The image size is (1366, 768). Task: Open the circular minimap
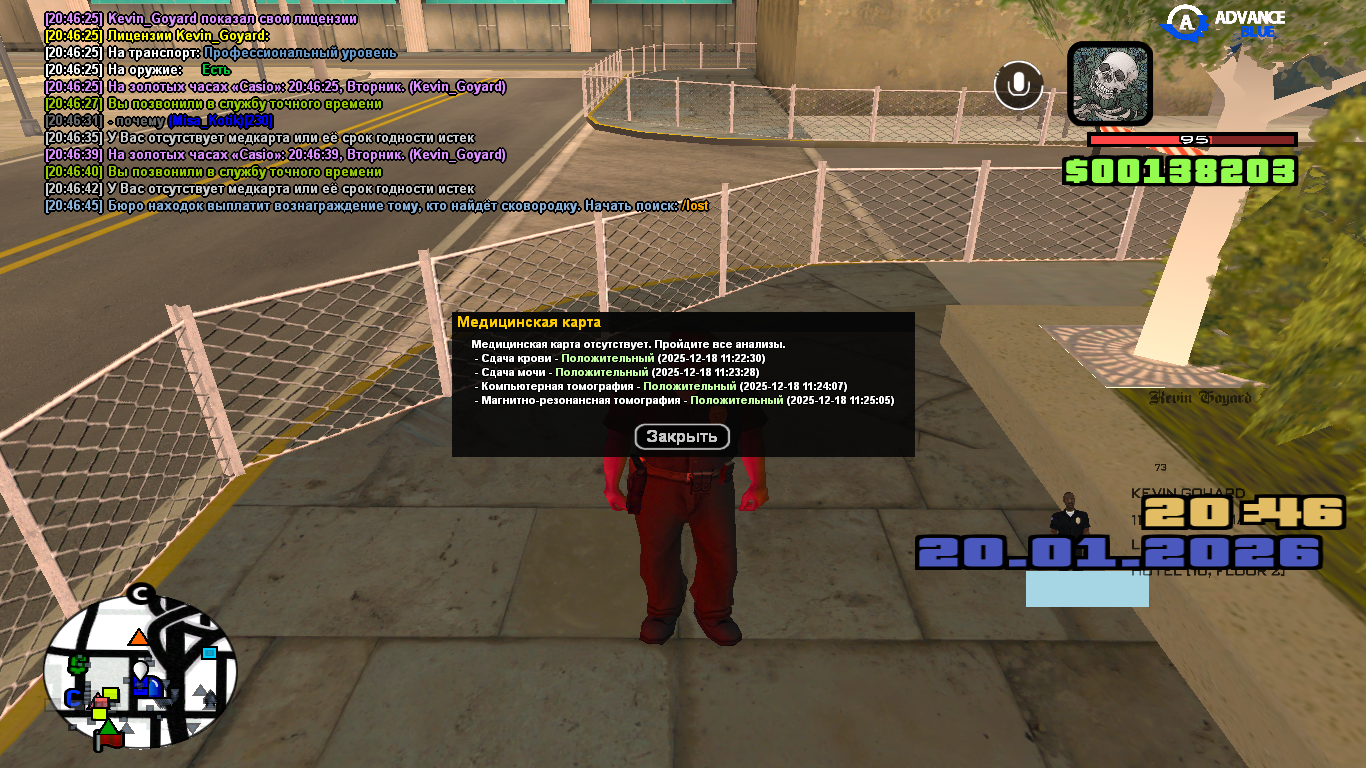click(141, 671)
